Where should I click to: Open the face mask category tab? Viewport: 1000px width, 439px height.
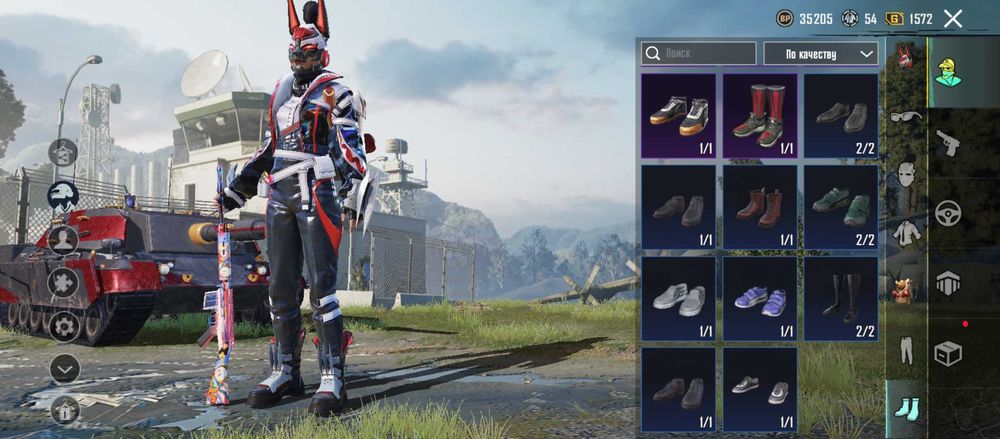(906, 174)
